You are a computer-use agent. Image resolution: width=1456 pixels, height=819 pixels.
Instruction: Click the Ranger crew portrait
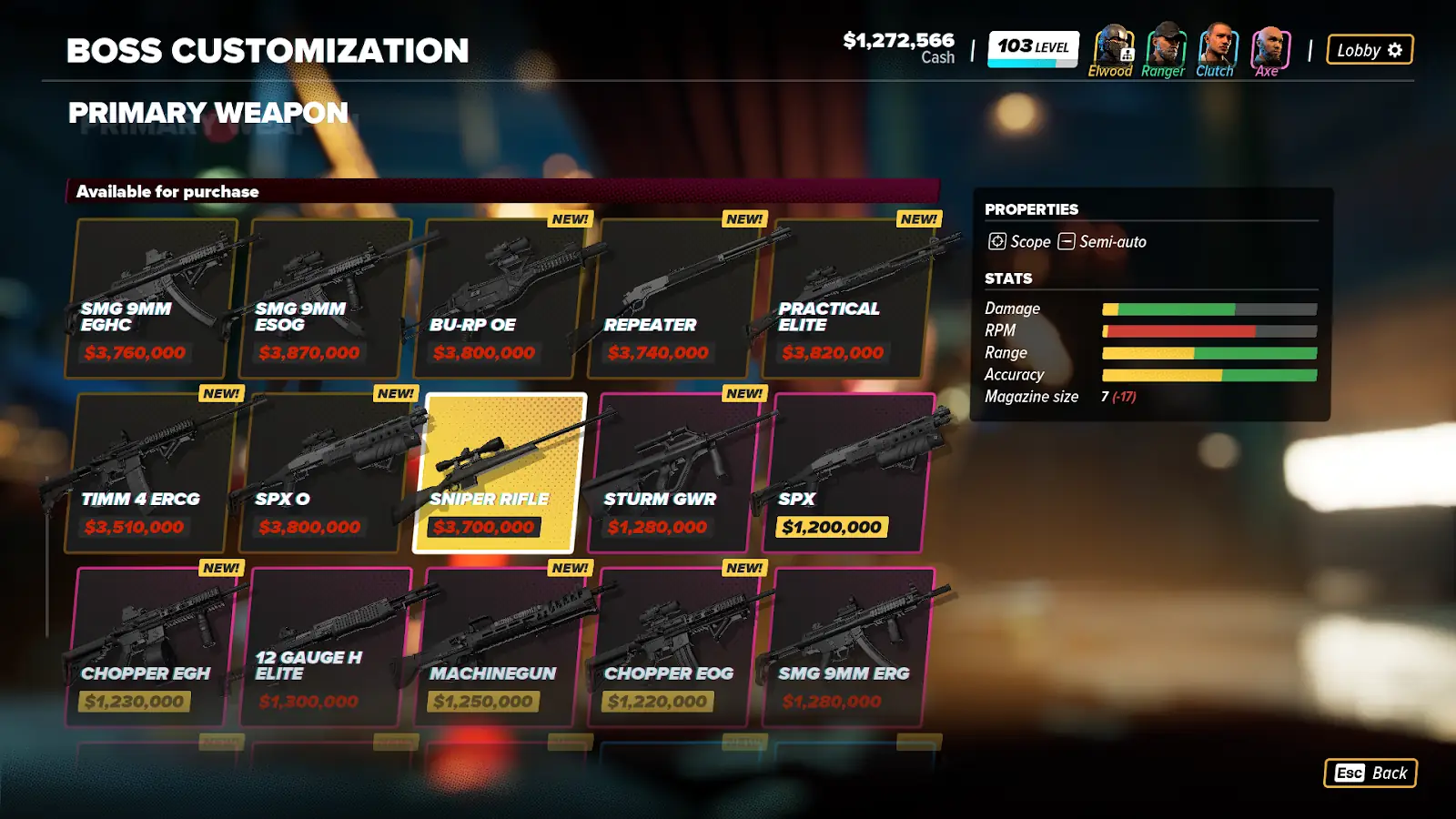pyautogui.click(x=1164, y=45)
